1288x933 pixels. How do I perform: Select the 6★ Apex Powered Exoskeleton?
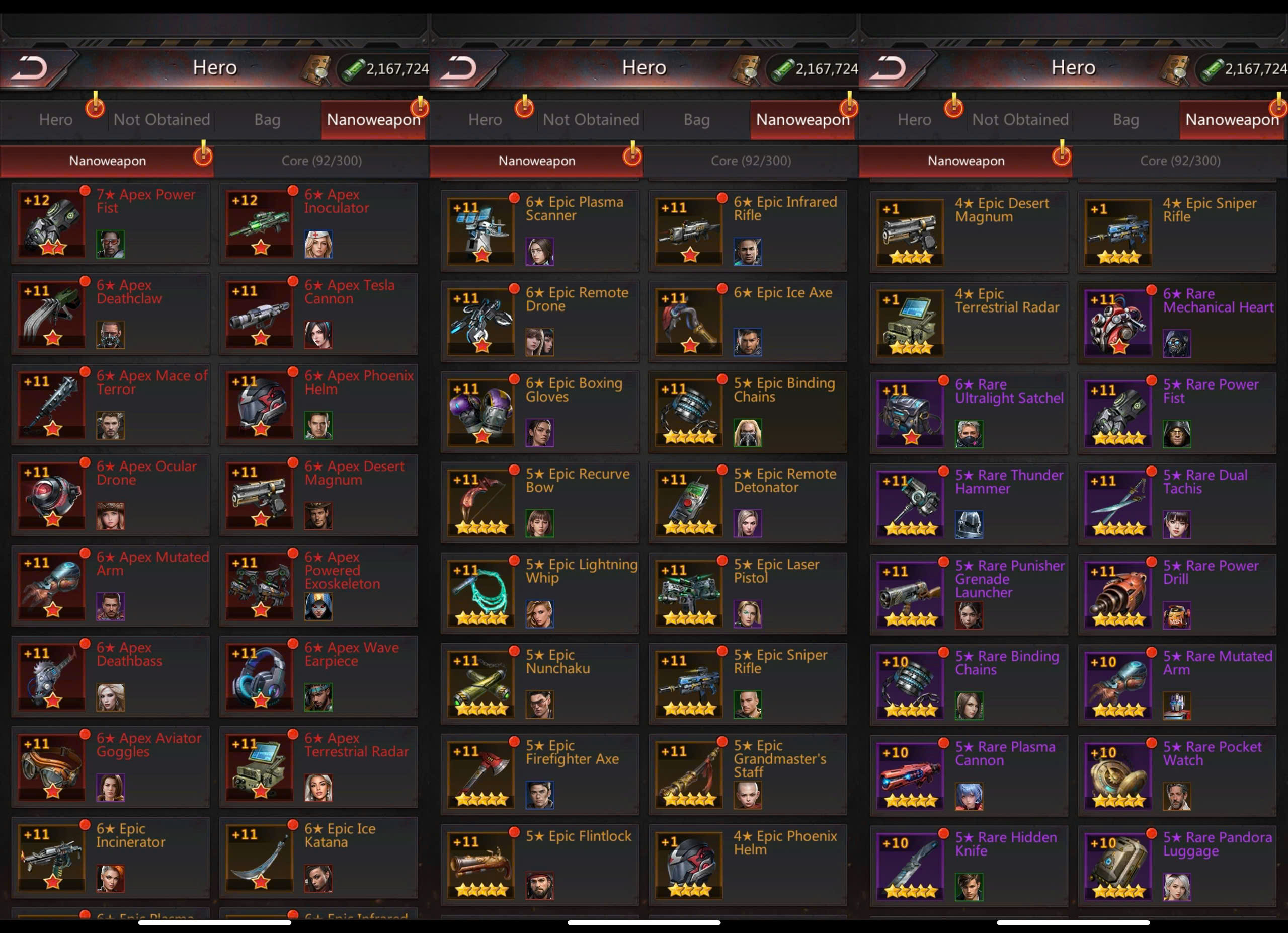(x=318, y=585)
